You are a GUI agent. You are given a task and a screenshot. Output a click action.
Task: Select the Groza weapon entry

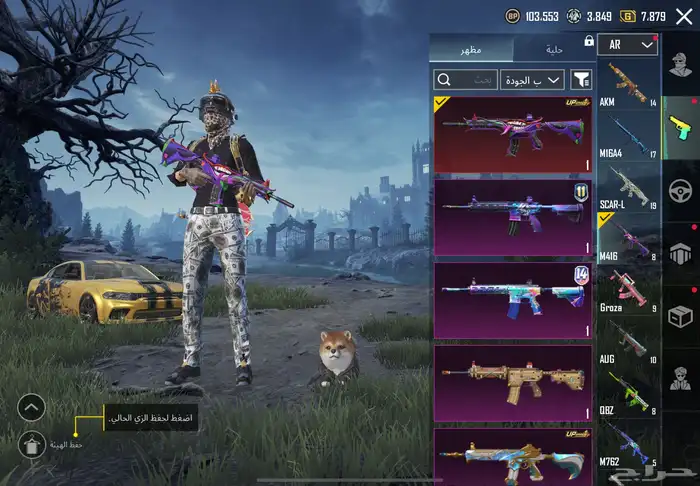(628, 290)
